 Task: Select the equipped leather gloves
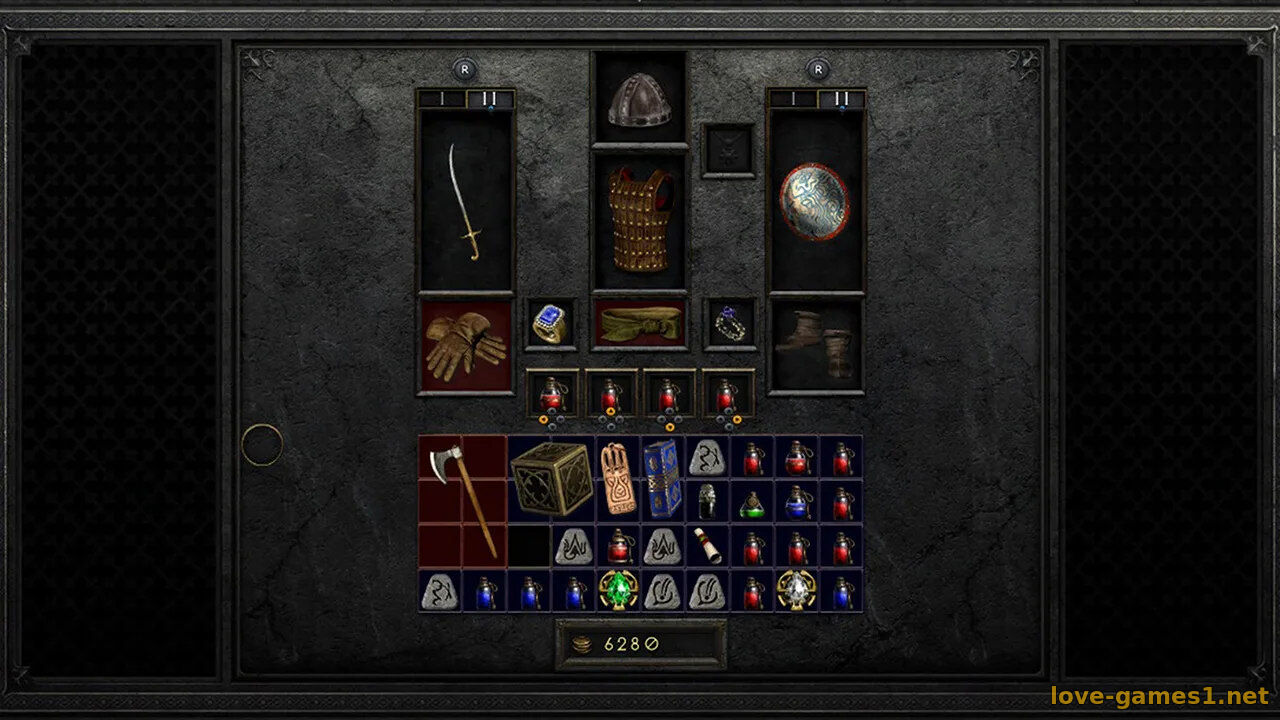click(465, 345)
